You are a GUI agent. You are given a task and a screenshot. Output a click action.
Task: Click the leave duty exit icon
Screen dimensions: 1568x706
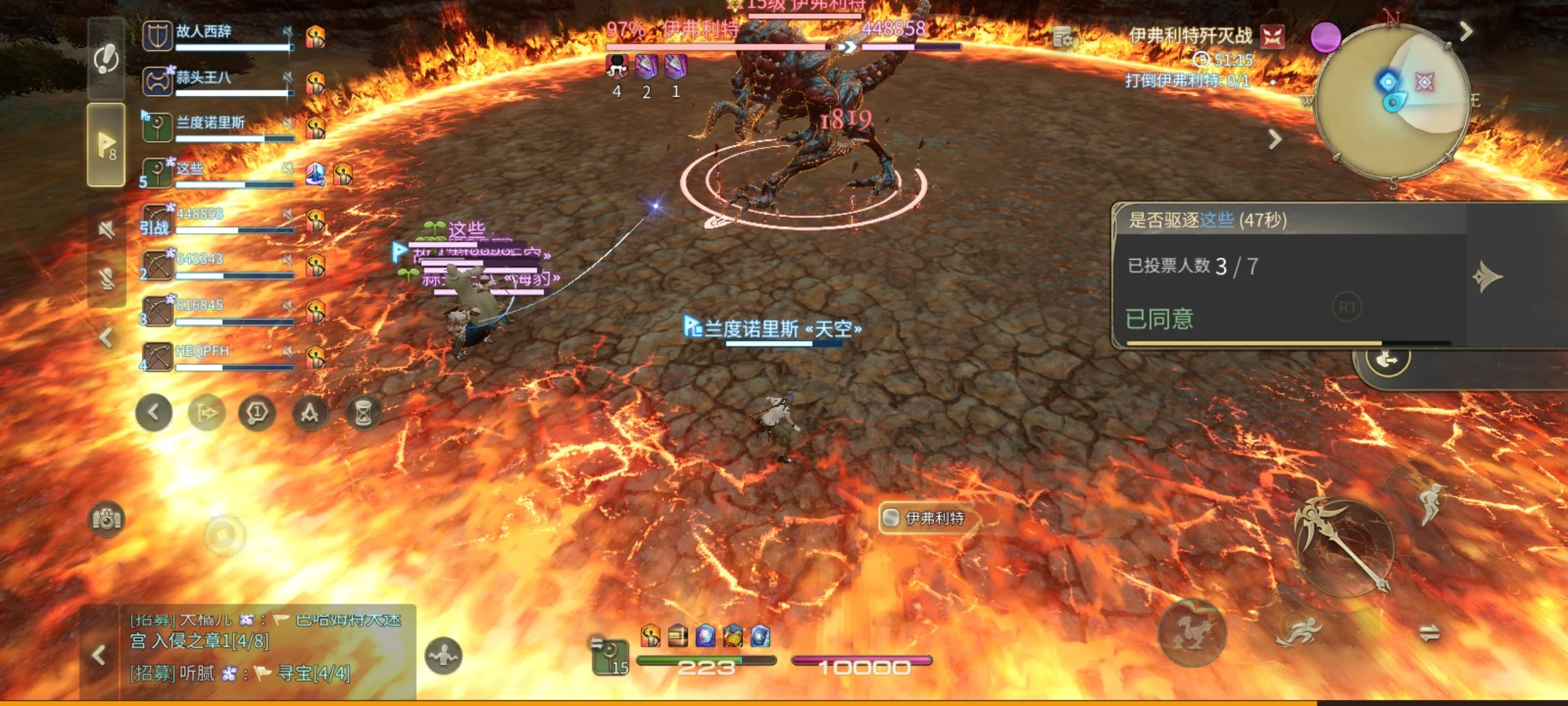point(1388,360)
